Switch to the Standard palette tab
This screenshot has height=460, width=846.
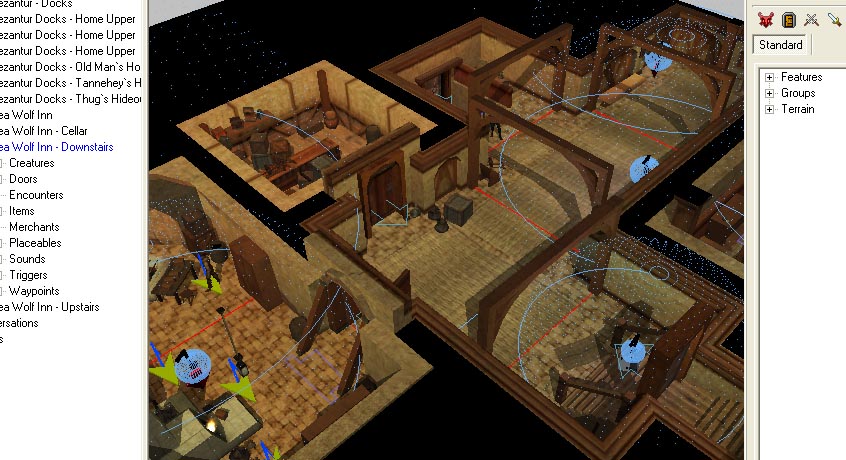tap(781, 45)
